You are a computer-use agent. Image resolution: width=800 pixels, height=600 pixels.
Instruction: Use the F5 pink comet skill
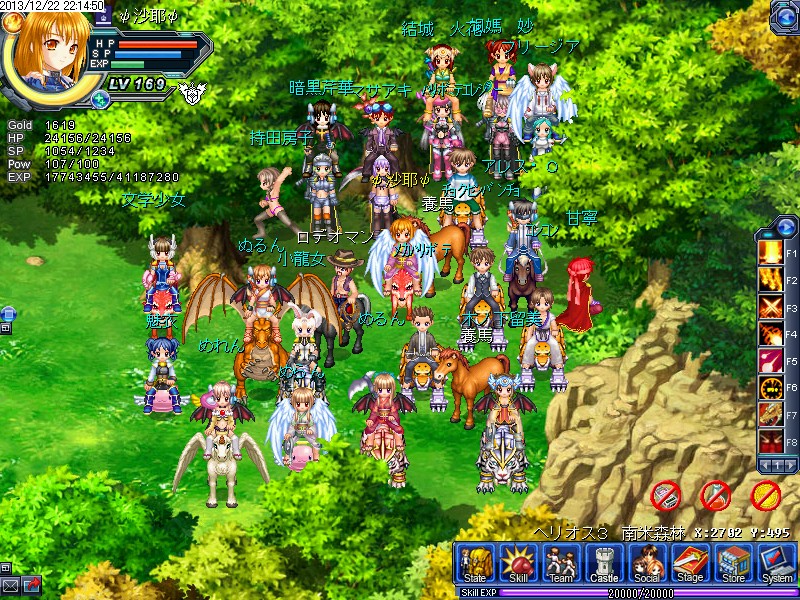(770, 359)
